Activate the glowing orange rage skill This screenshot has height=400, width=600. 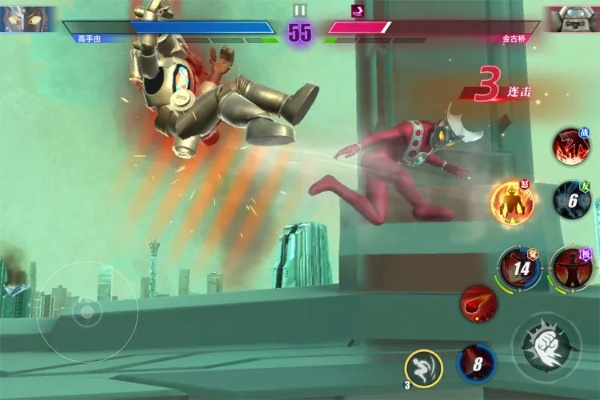click(510, 200)
